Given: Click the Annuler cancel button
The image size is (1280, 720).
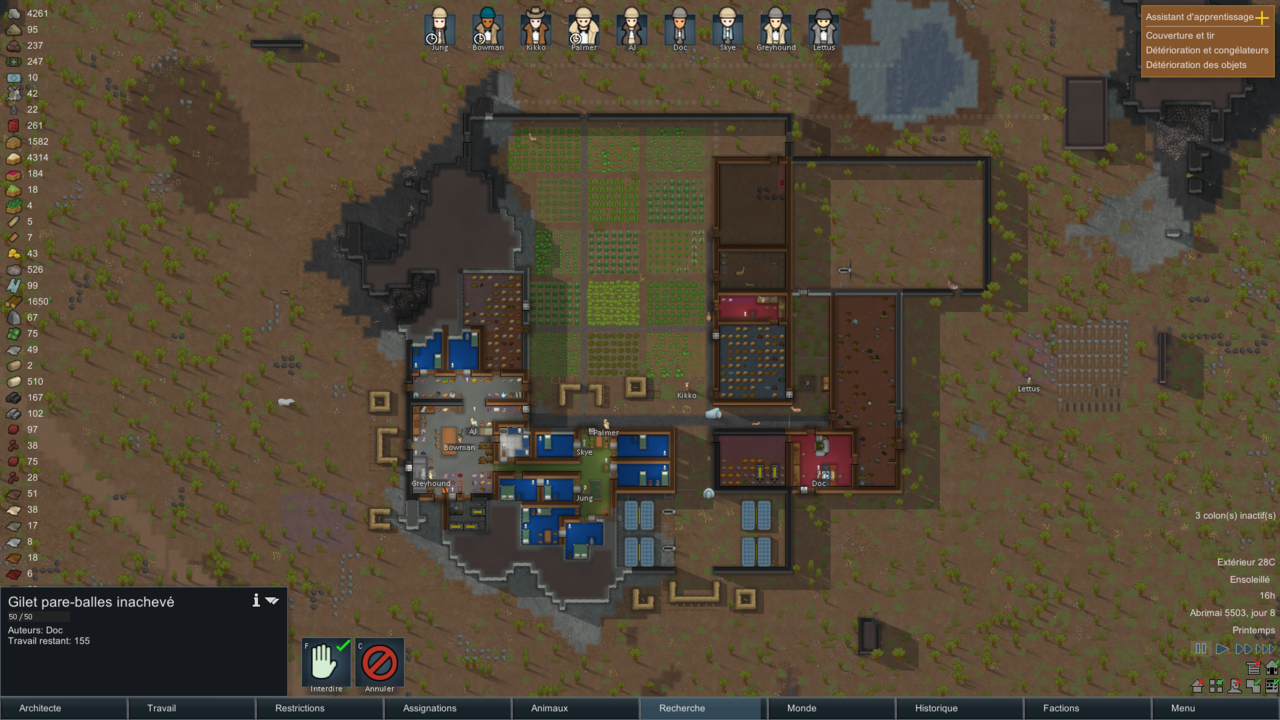Looking at the screenshot, I should coord(380,662).
